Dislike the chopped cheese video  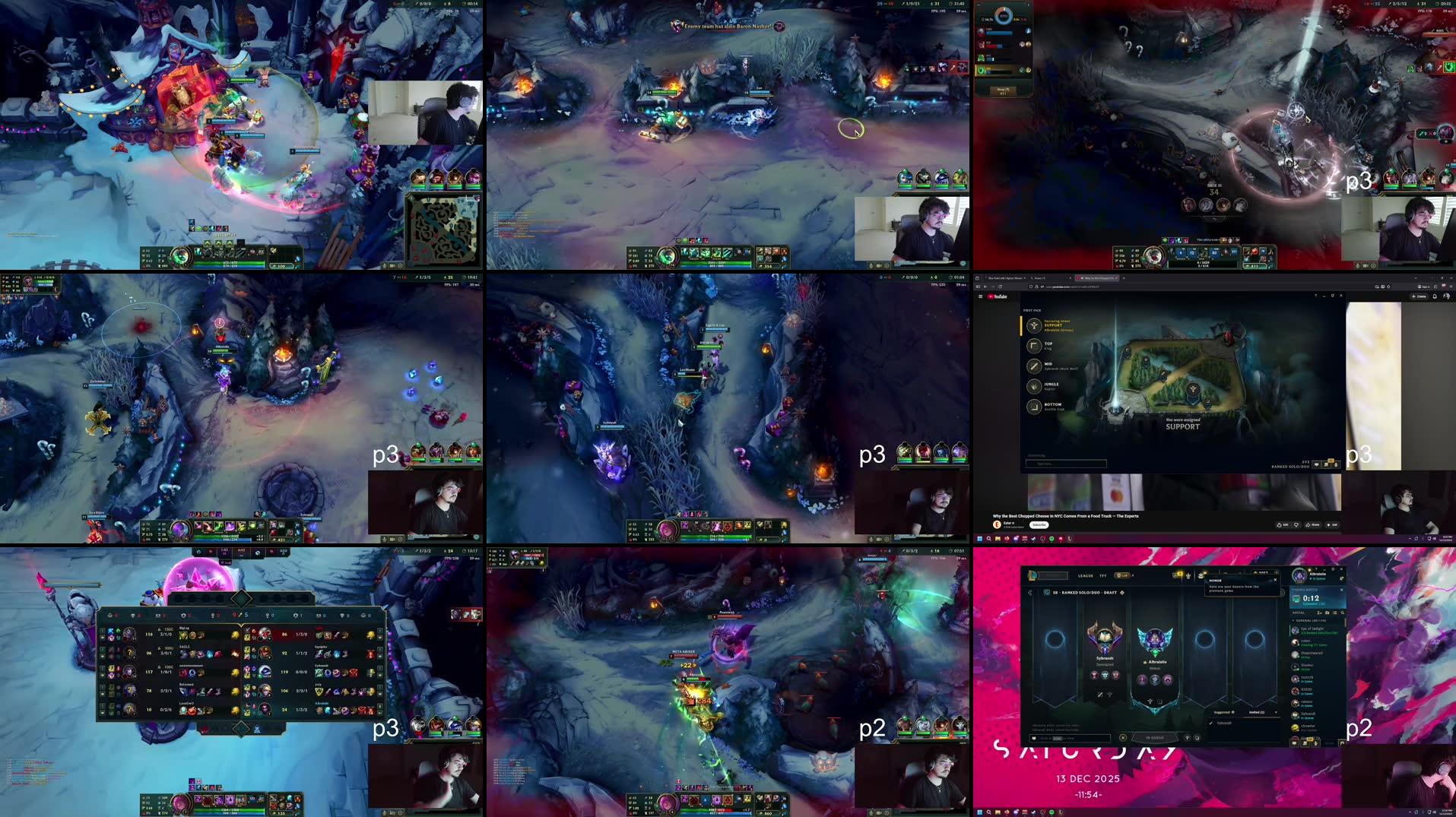point(1296,525)
